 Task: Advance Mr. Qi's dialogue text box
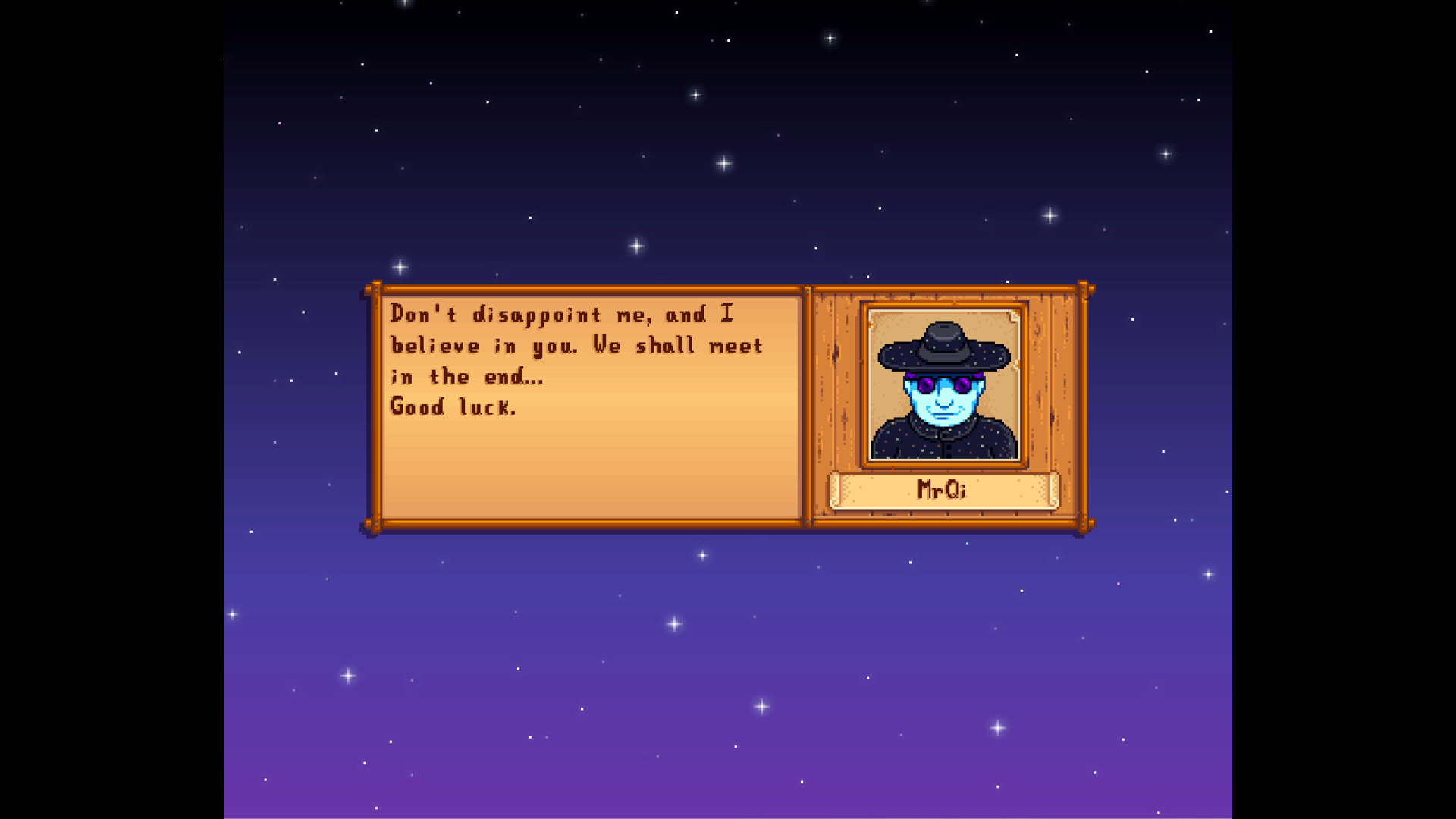click(591, 408)
